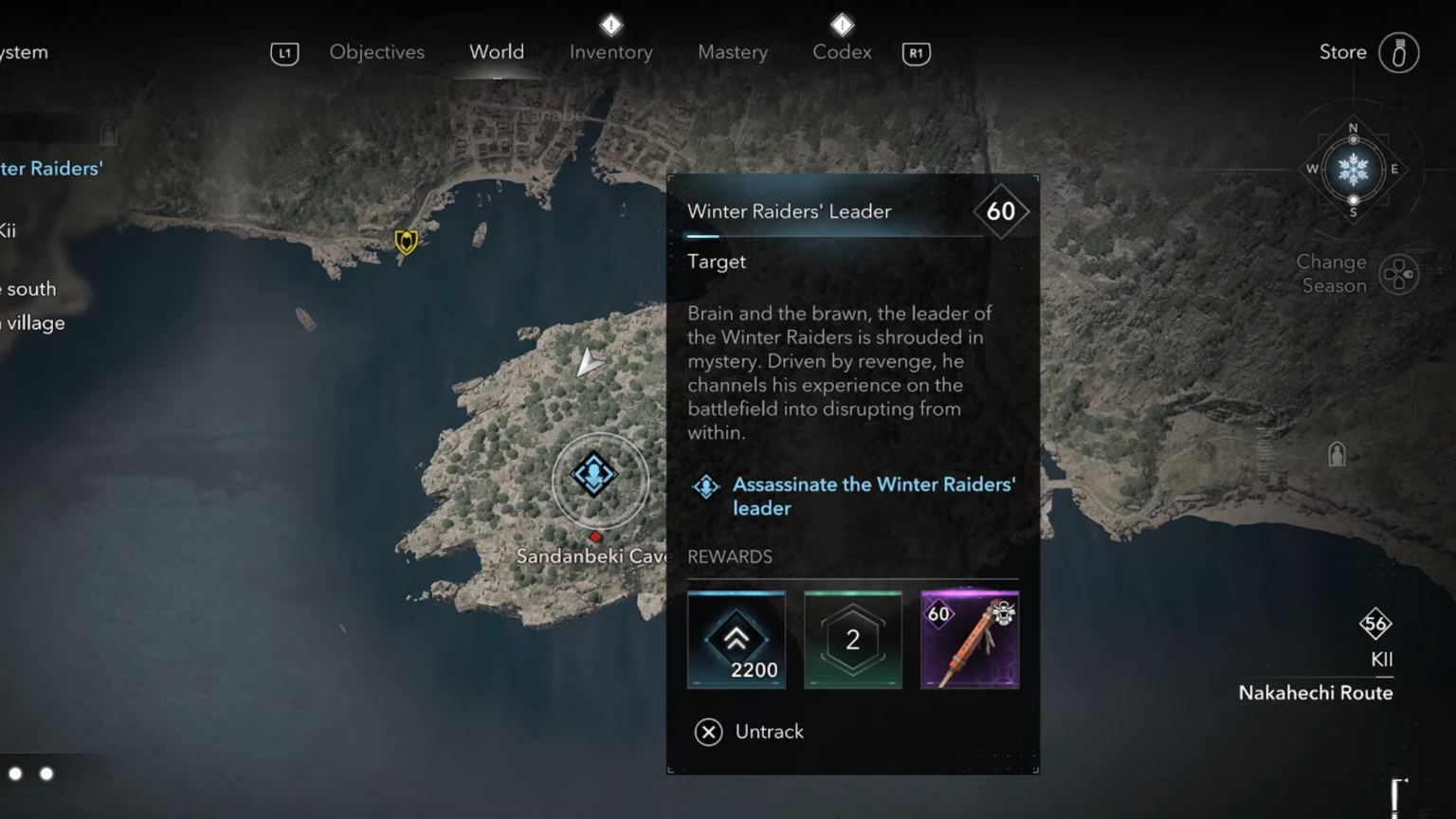Click the Assassinate objective crosshair icon

coord(706,485)
